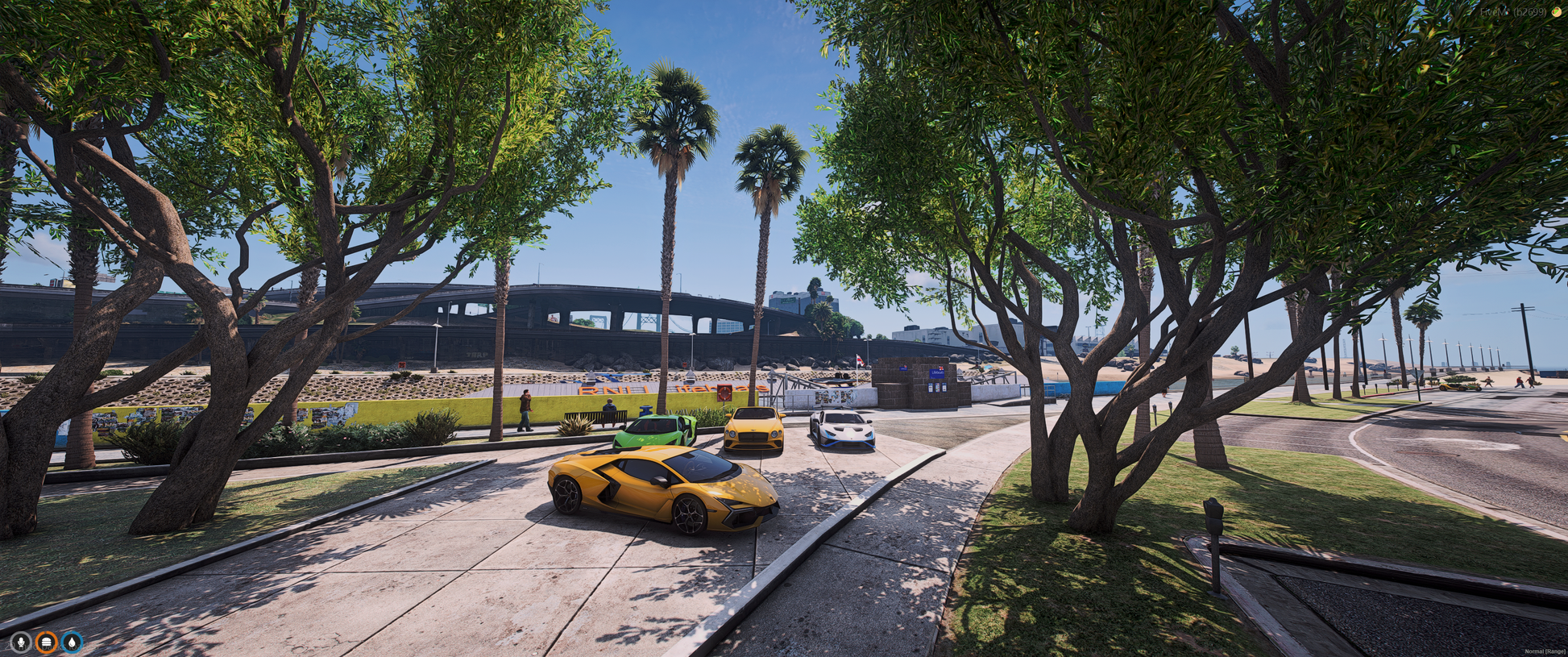Click the microphone voice status icon
Screen dimensions: 1568x657
pos(21,642)
